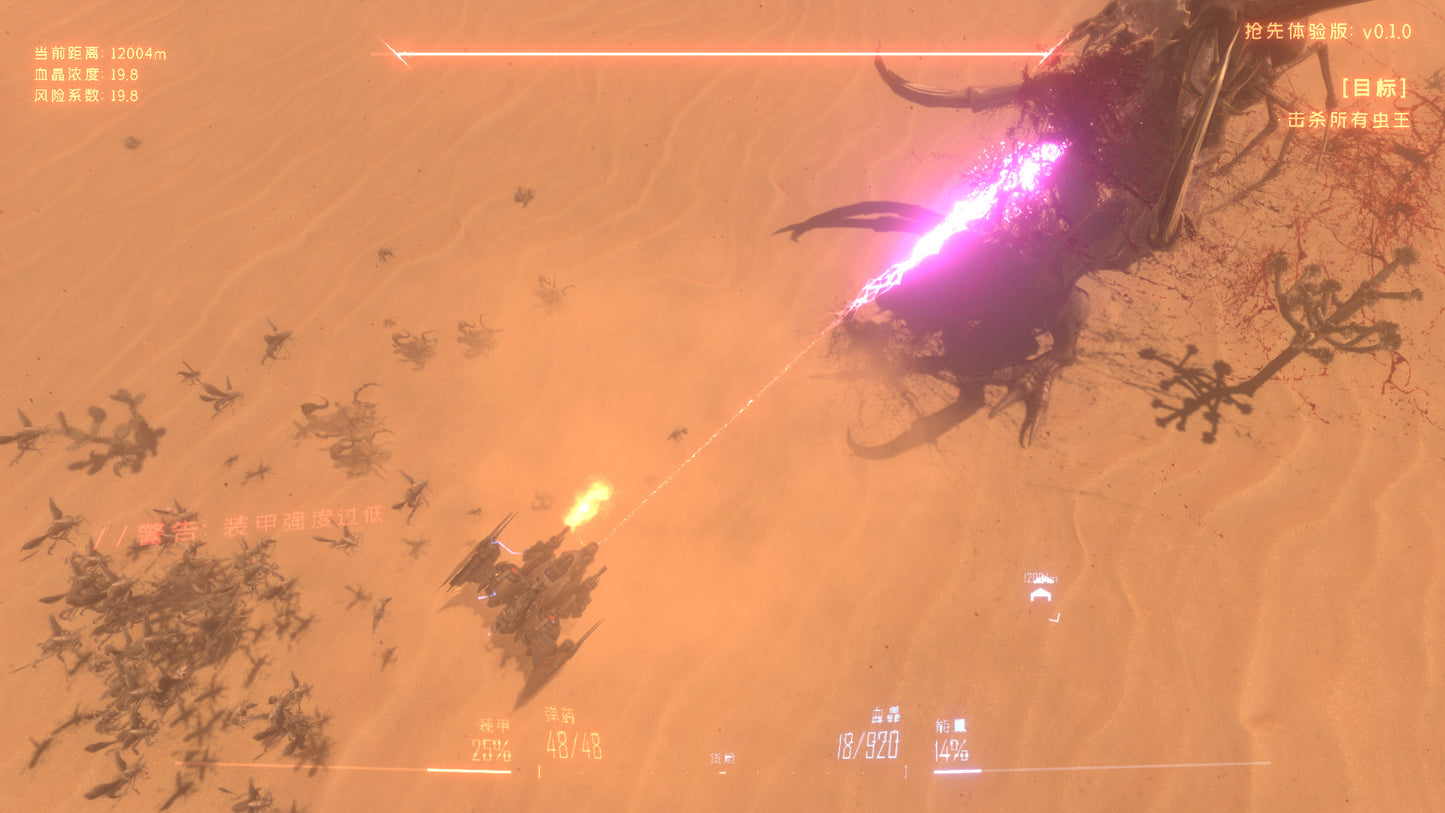Collapse the 血晶浓度 concentration readout
The width and height of the screenshot is (1445, 813).
85,73
